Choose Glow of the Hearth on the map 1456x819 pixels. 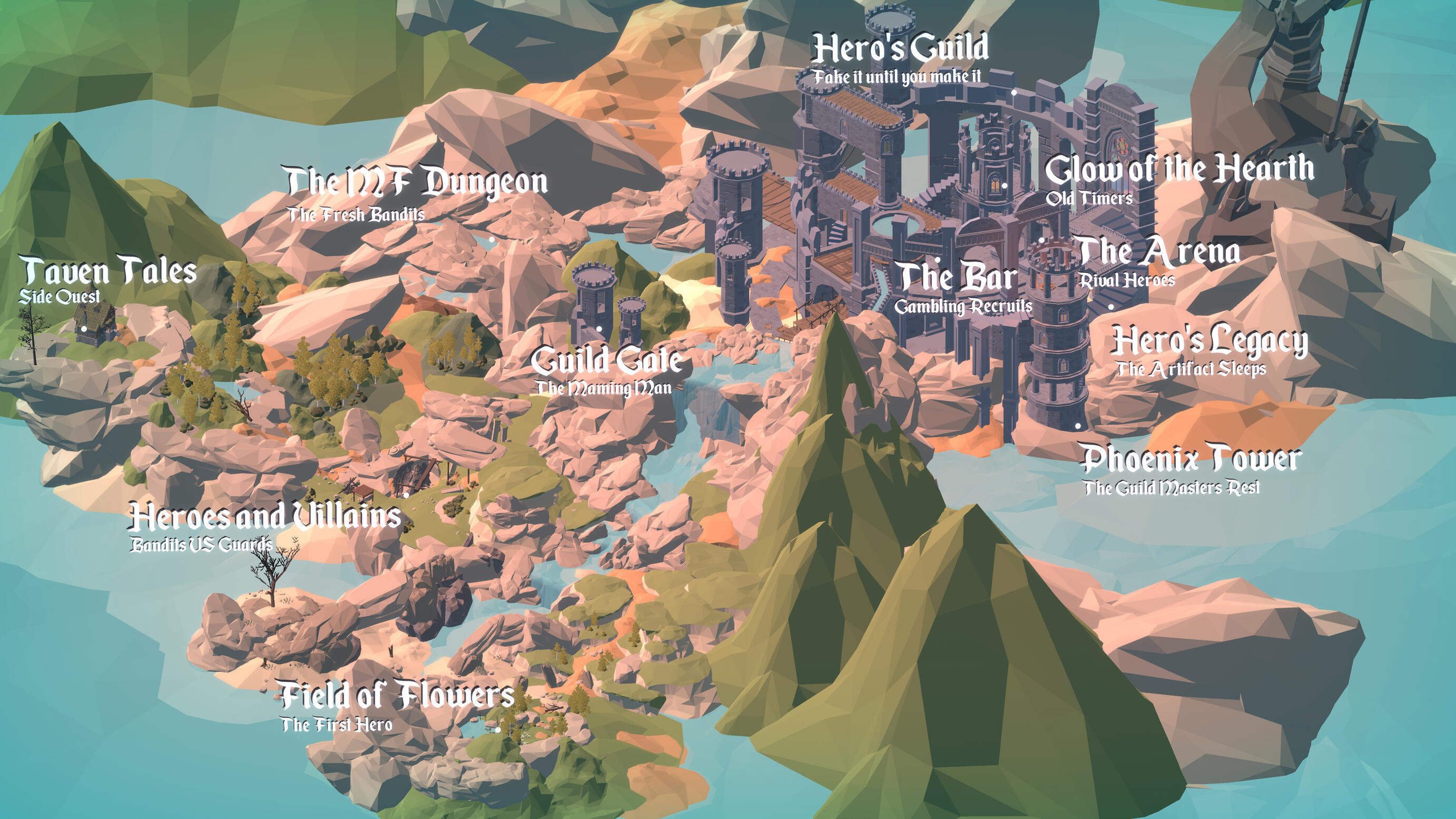point(1179,170)
